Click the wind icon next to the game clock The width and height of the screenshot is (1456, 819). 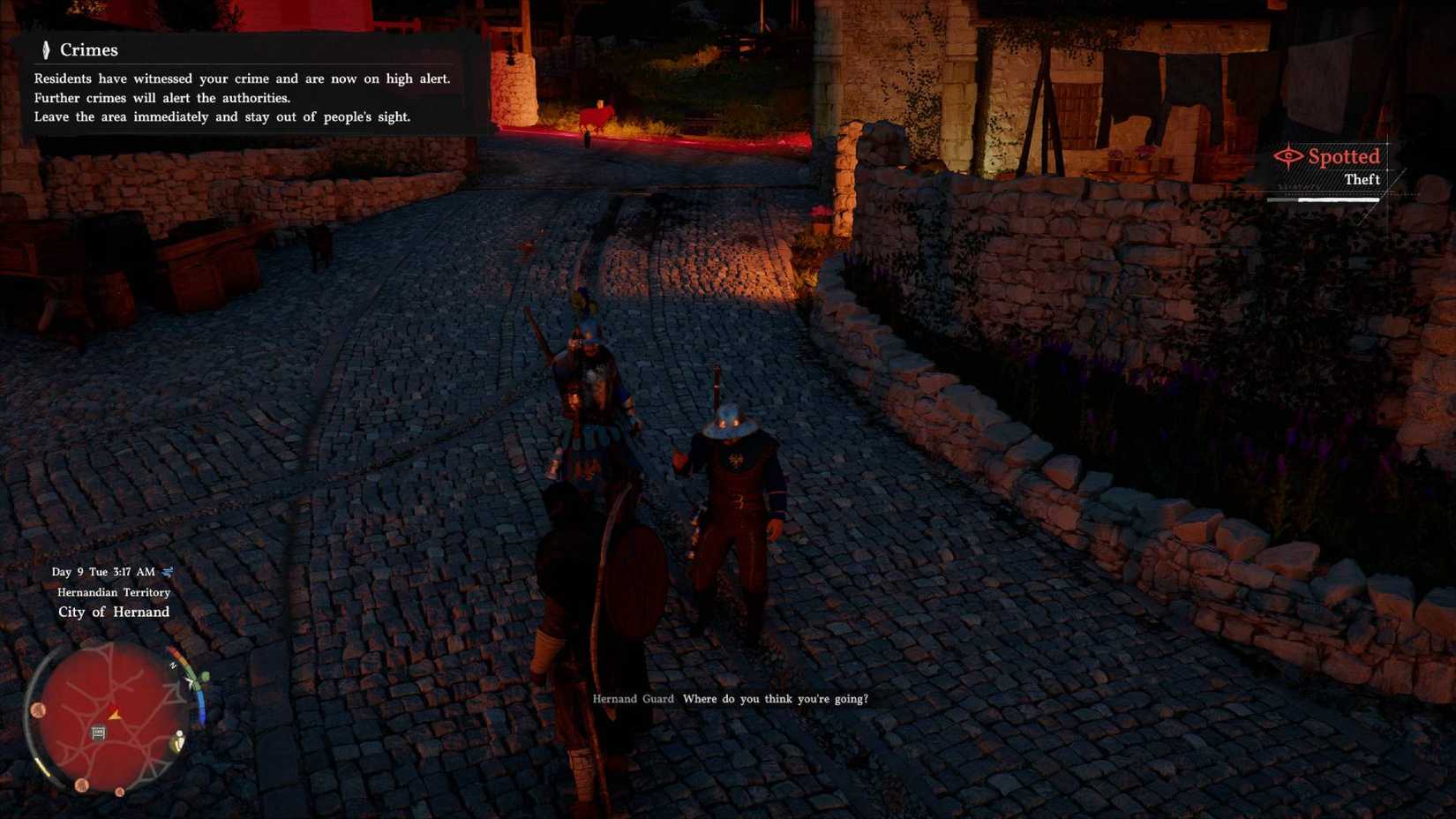tap(168, 572)
